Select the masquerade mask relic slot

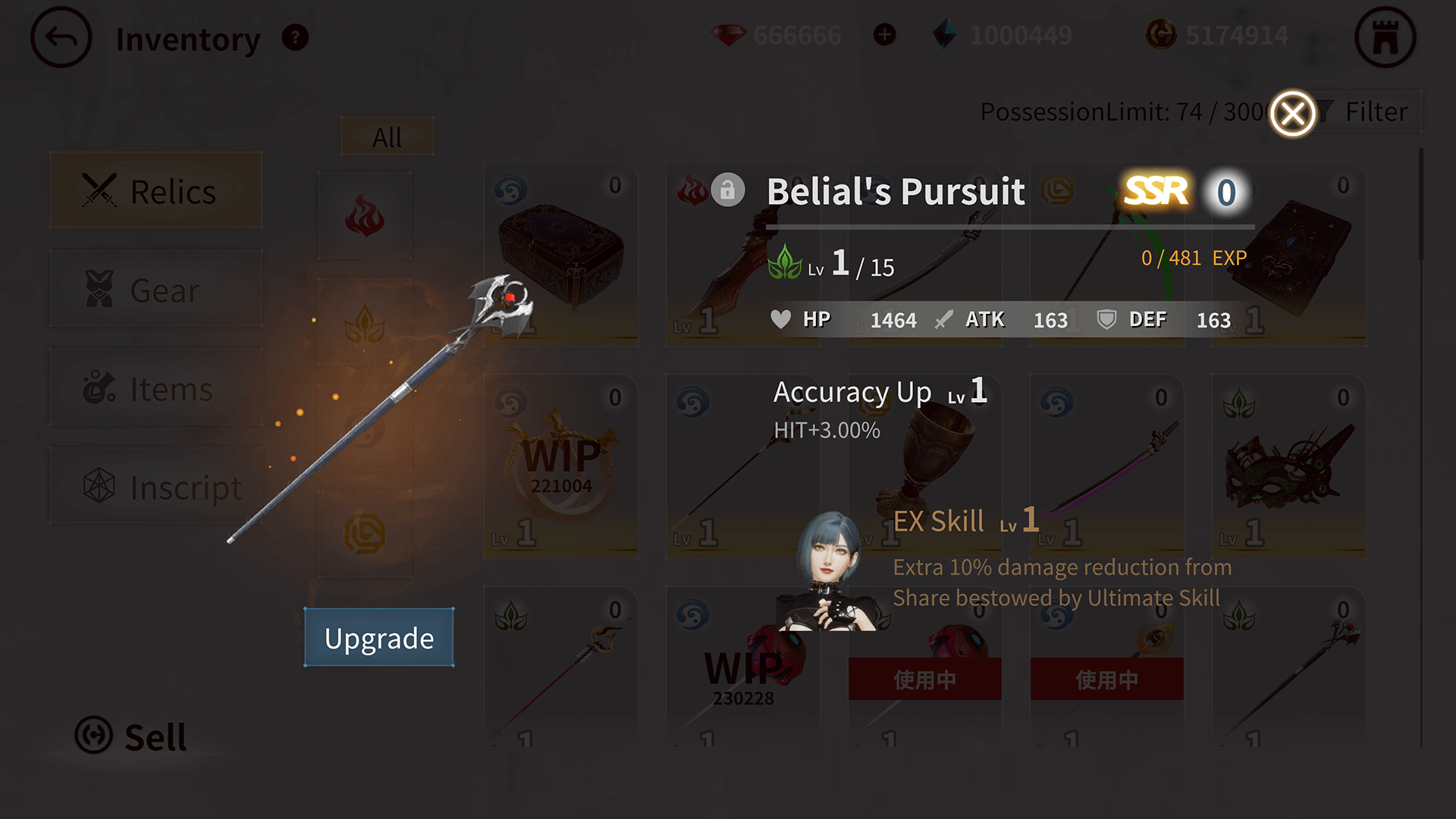tap(1289, 468)
